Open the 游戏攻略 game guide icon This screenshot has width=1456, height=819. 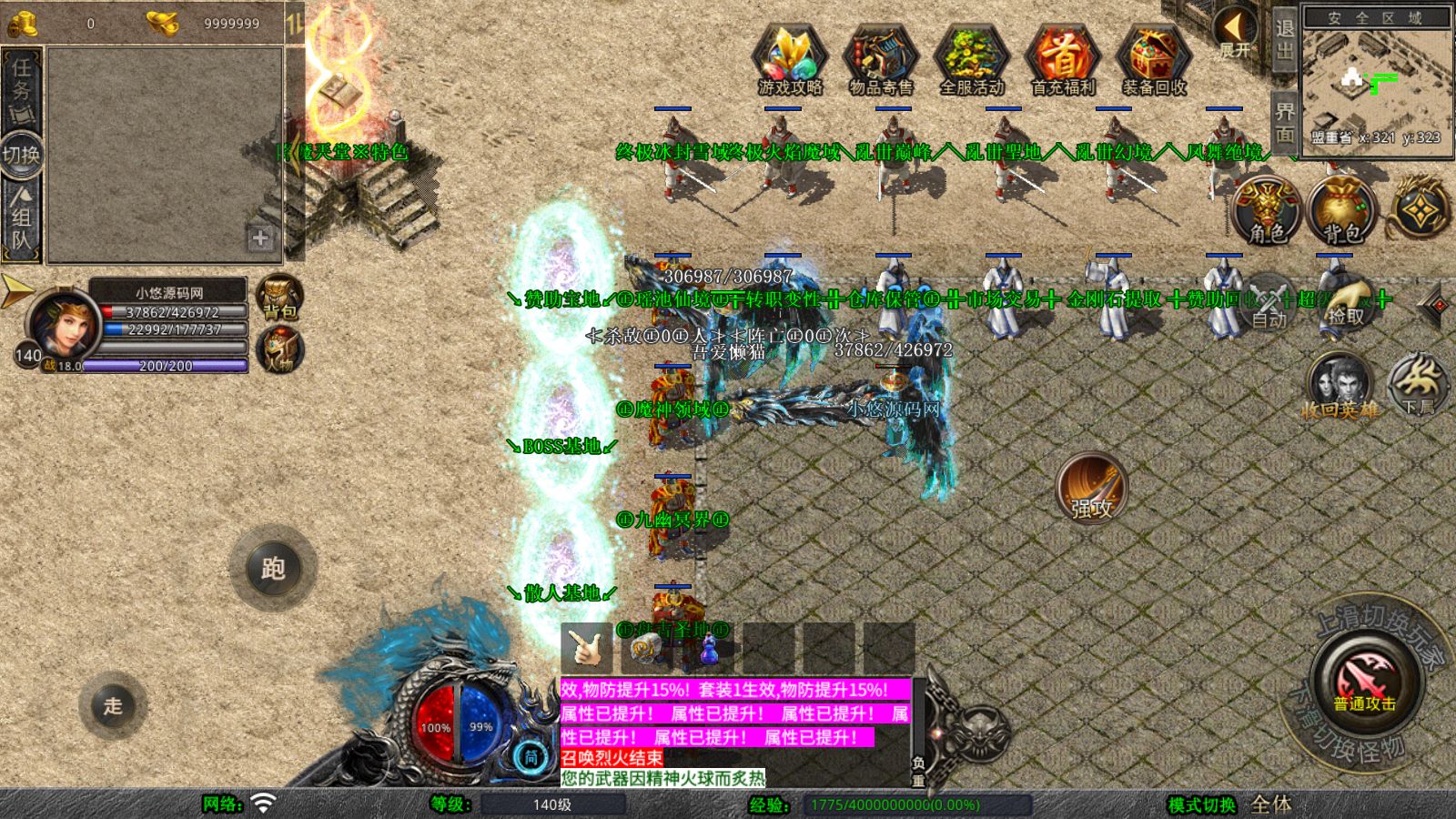(x=790, y=59)
